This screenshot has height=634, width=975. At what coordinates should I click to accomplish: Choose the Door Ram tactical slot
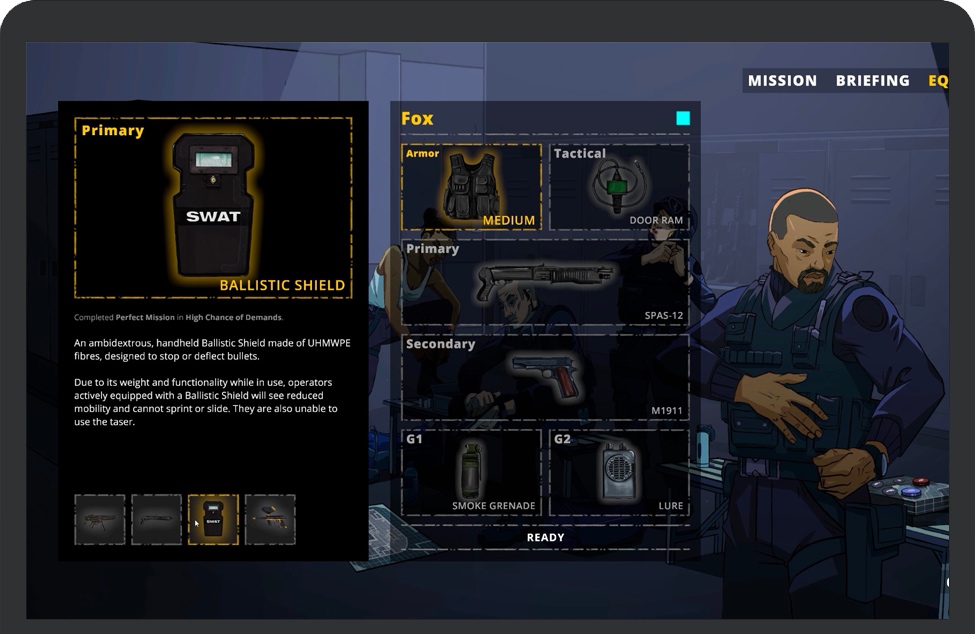click(x=619, y=187)
